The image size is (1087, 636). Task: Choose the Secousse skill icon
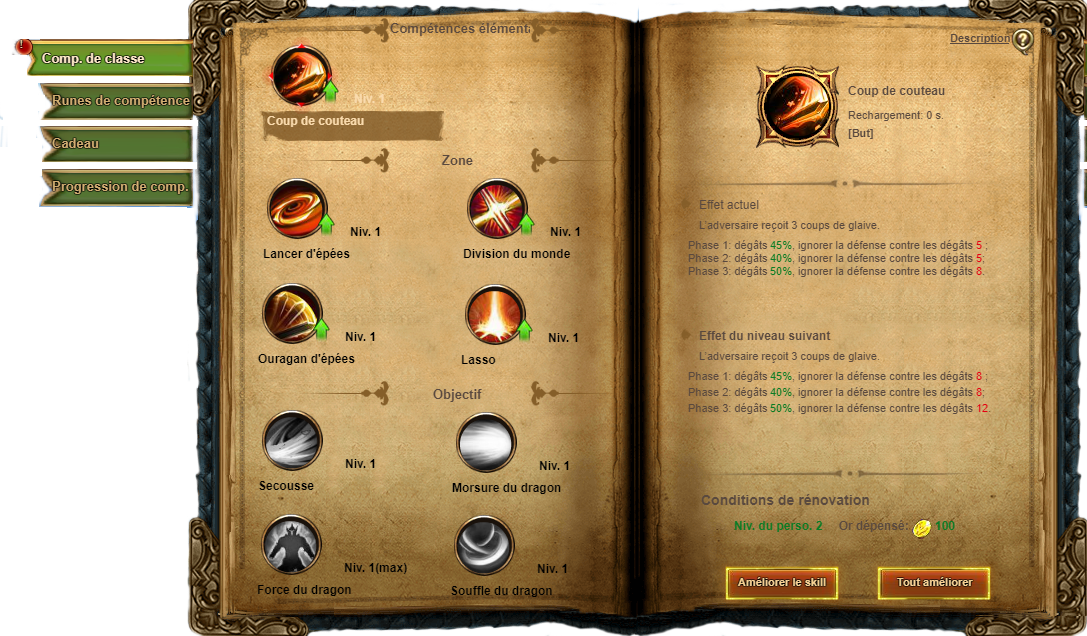tap(292, 441)
